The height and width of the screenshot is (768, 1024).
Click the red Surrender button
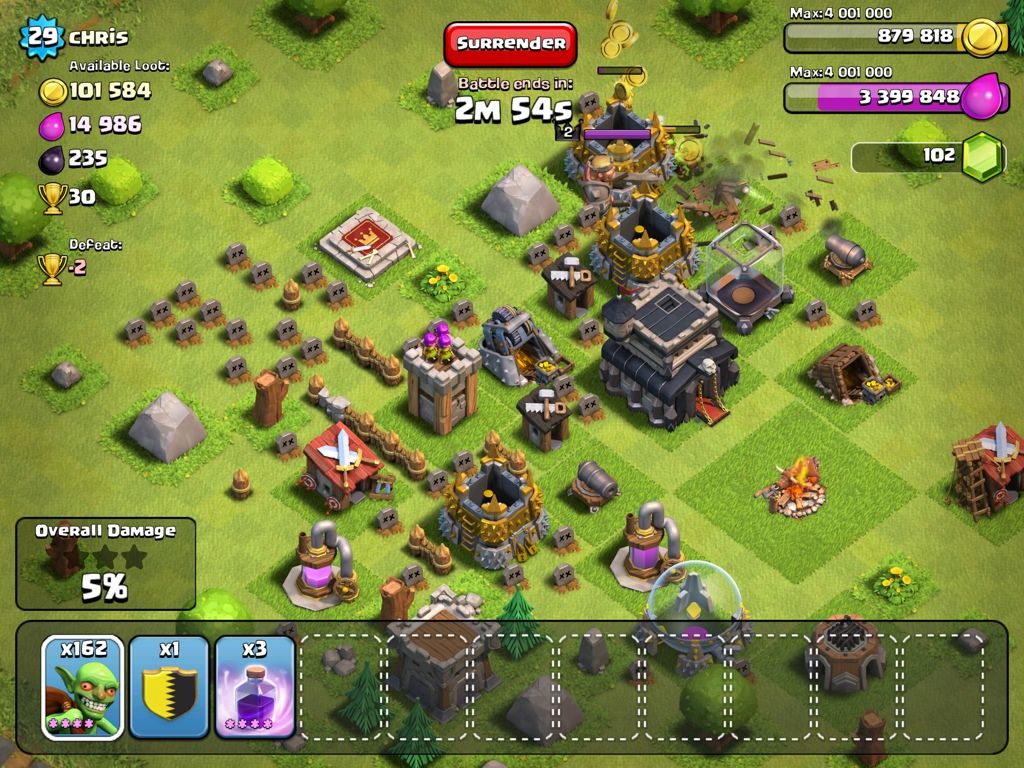click(511, 44)
